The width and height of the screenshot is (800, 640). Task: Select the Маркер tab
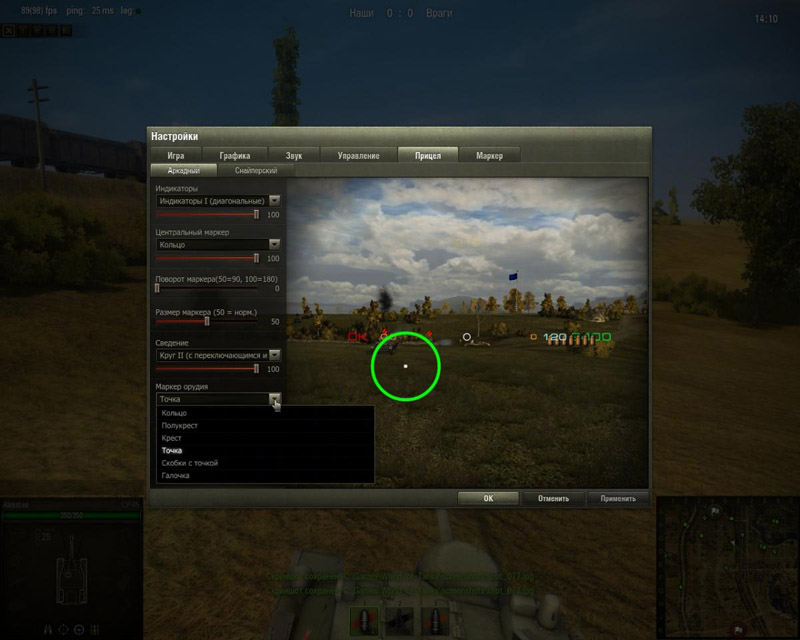click(489, 155)
